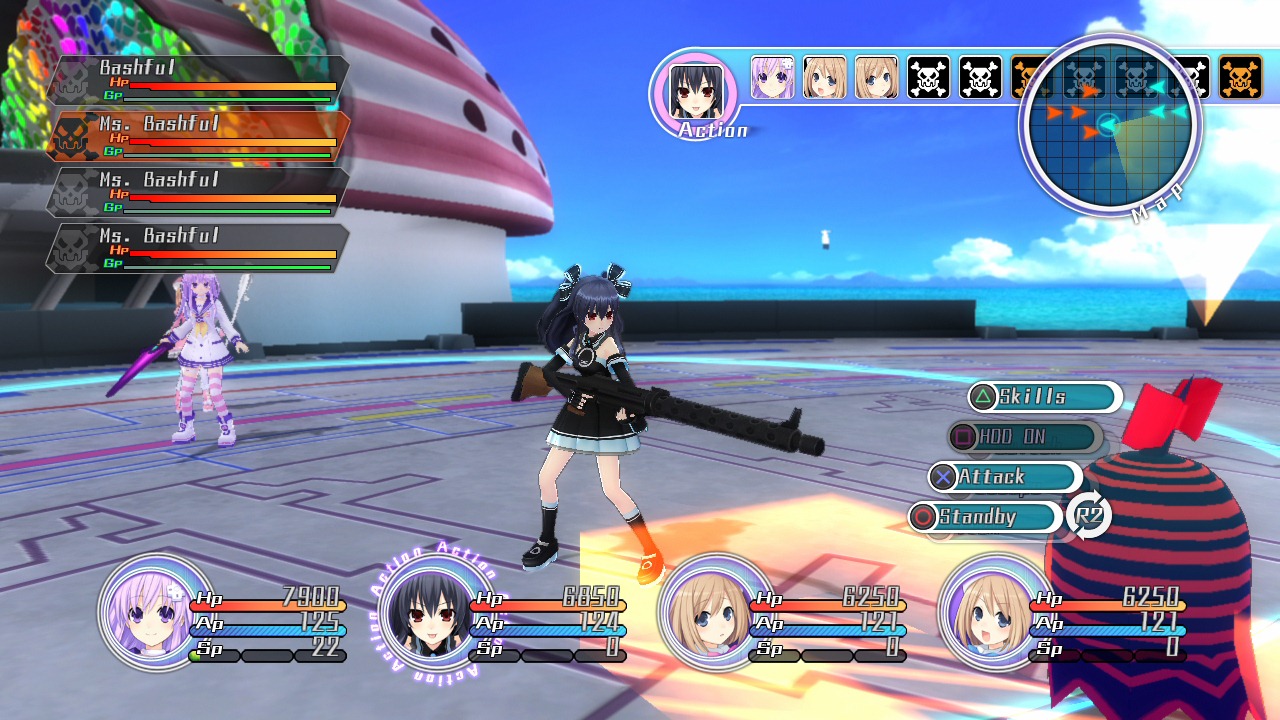The height and width of the screenshot is (720, 1280).
Task: Click the purple-haired portrait in the turn order
Action: [773, 78]
